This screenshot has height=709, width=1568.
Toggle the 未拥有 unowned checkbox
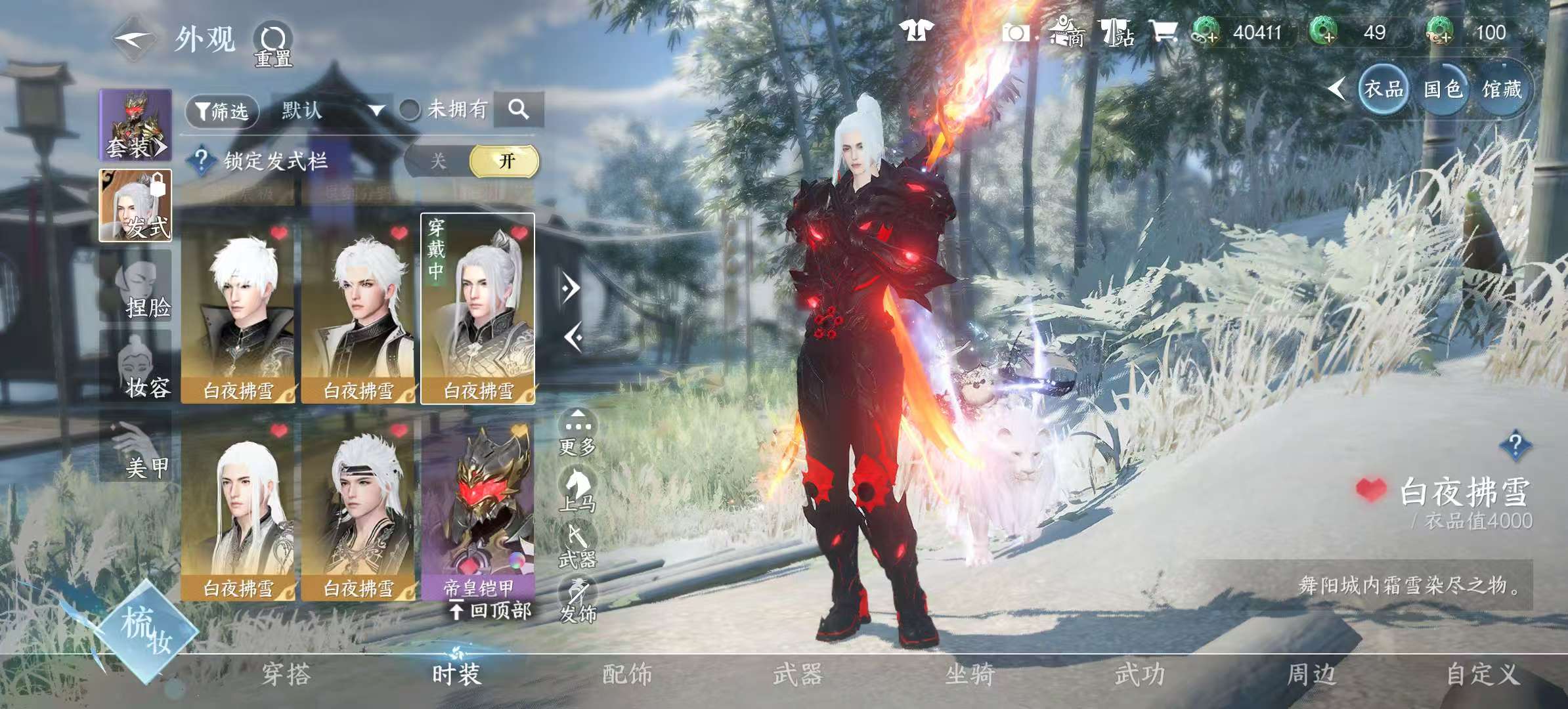tap(410, 110)
